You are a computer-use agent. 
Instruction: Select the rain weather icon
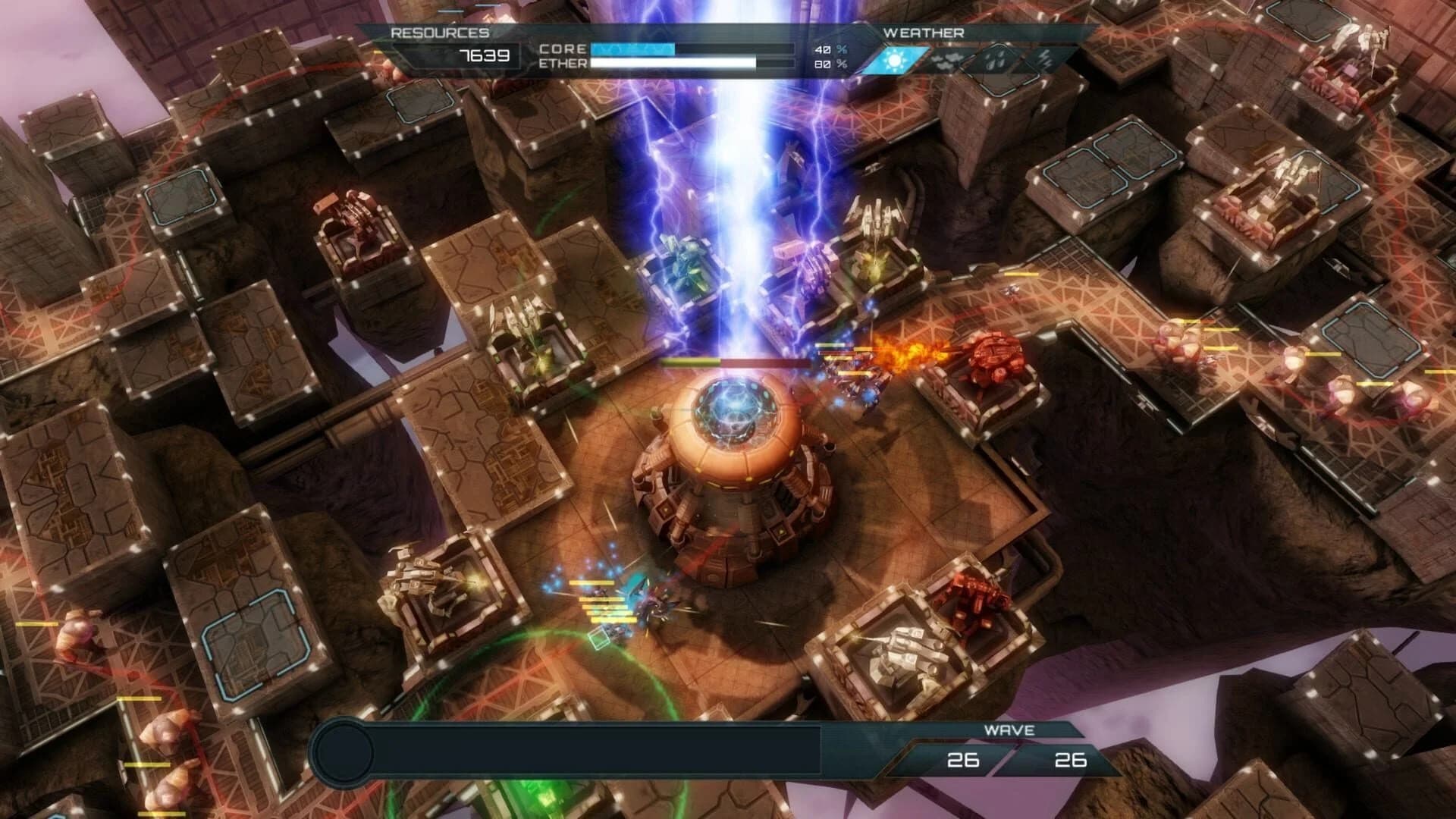(998, 58)
